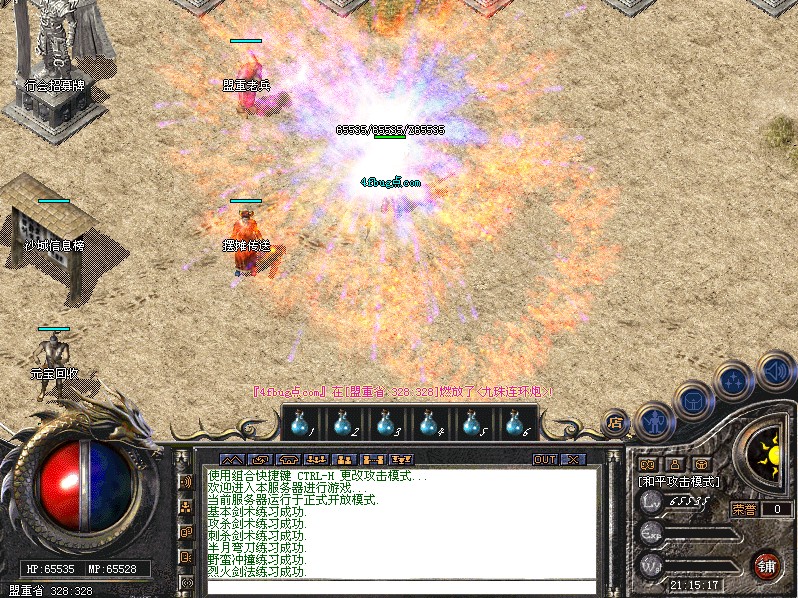The image size is (798, 598).
Task: Select the potion in belt slot 5
Action: click(471, 425)
